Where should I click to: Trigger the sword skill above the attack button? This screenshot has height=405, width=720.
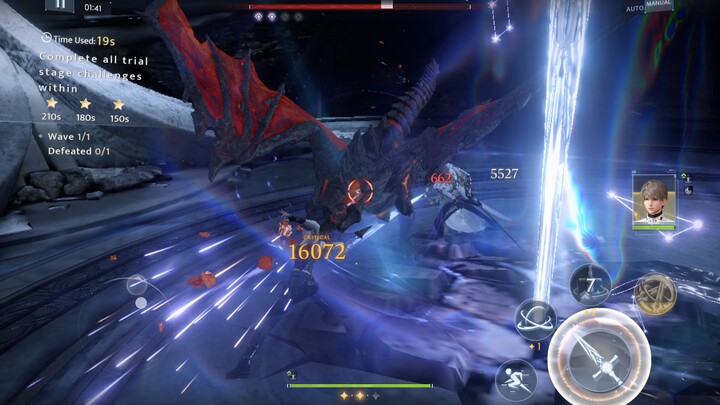coord(590,284)
